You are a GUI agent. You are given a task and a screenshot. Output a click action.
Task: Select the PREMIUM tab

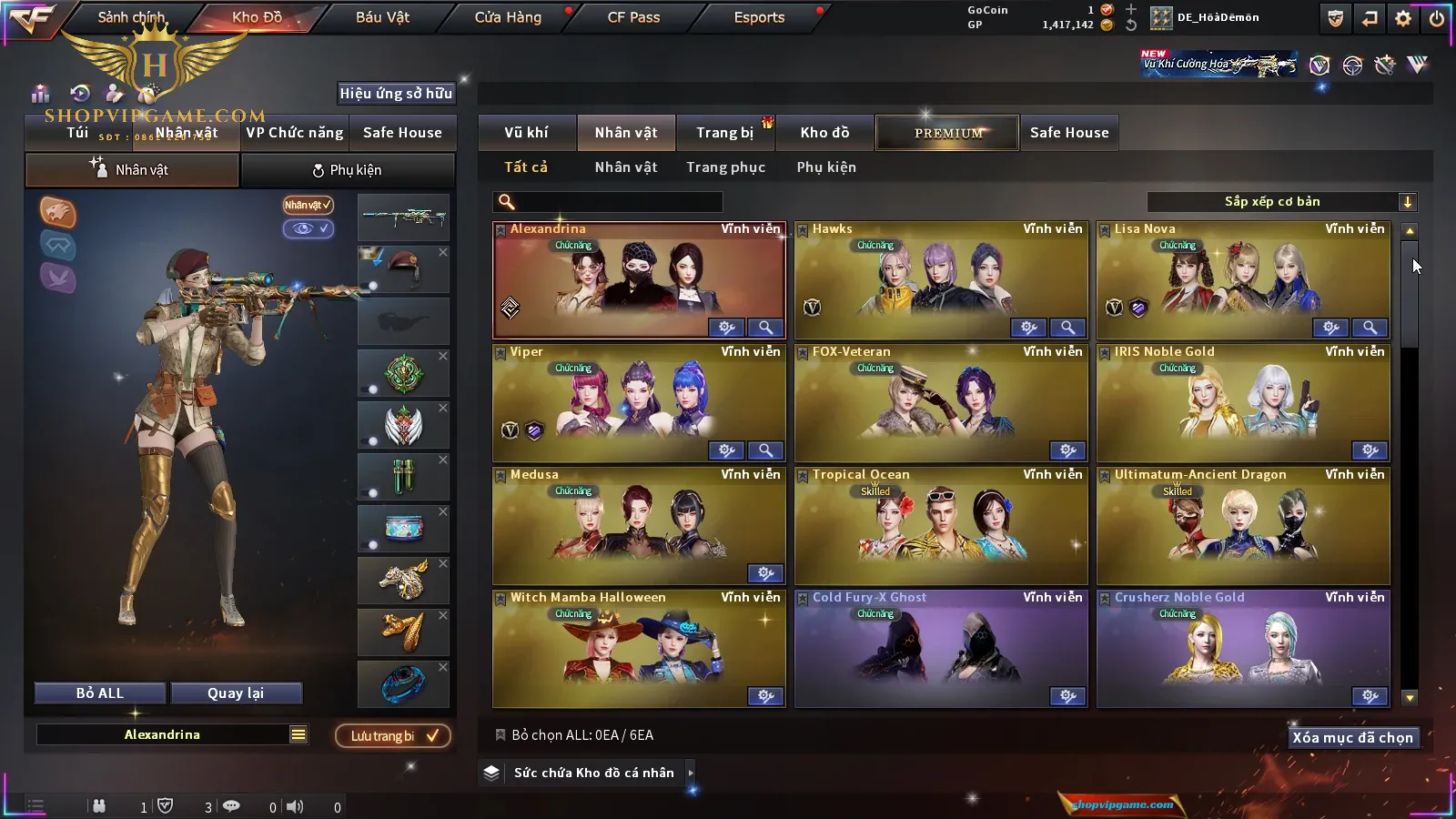948,133
